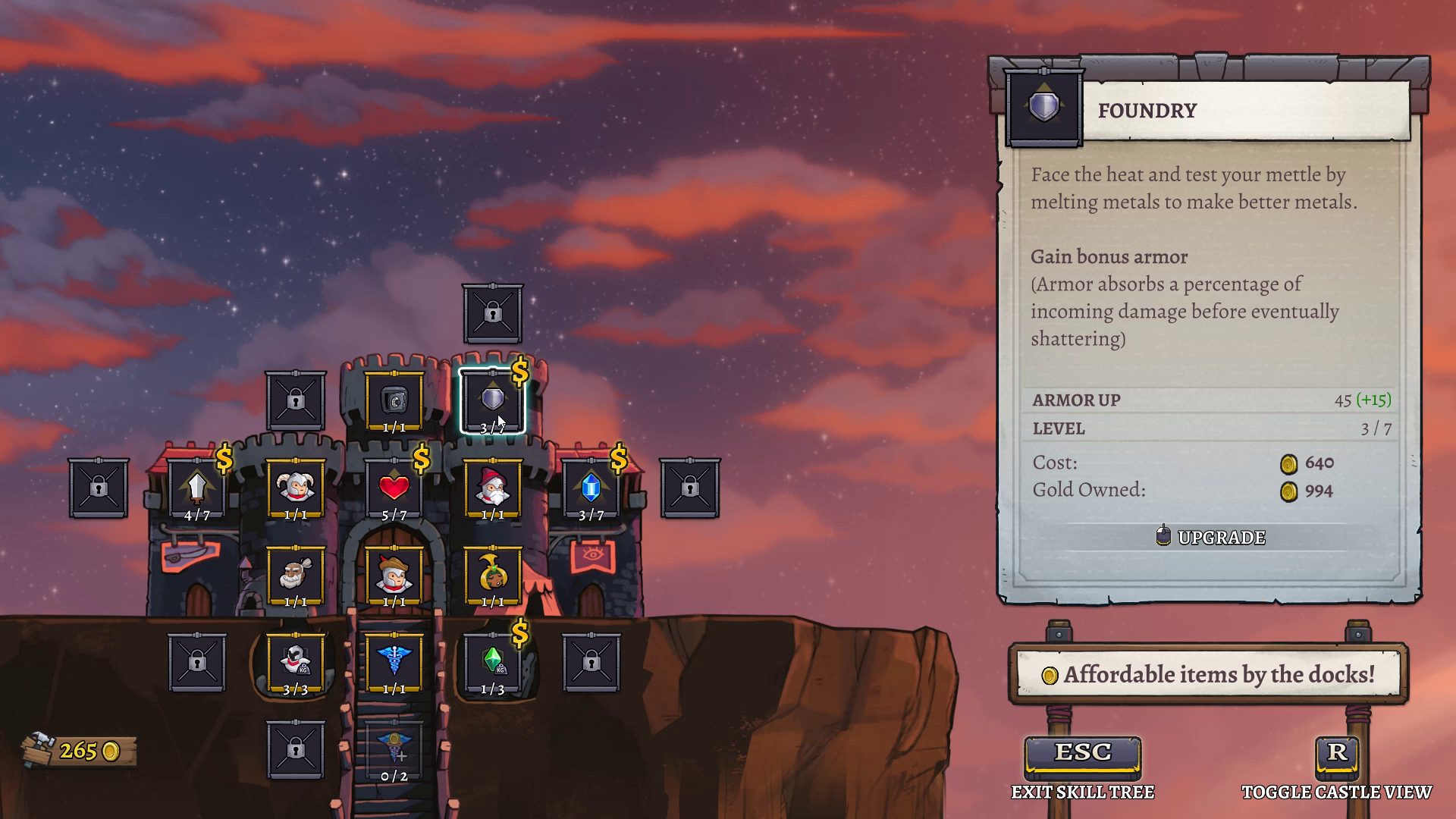Select the knight with weight node

pos(295,663)
